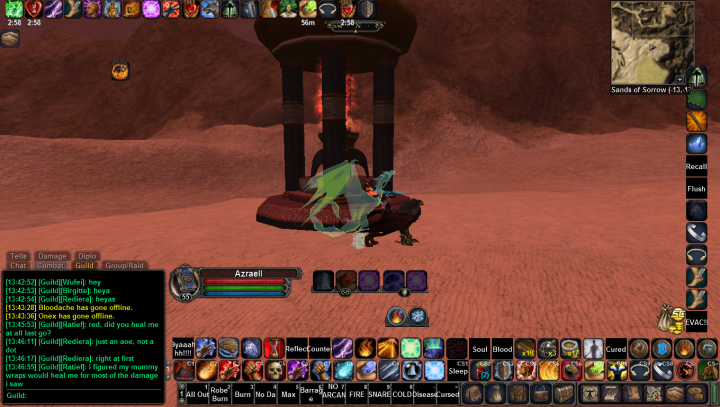Screen dimensions: 720x407
Task: Select the Diplo chat tab
Action: (x=87, y=256)
